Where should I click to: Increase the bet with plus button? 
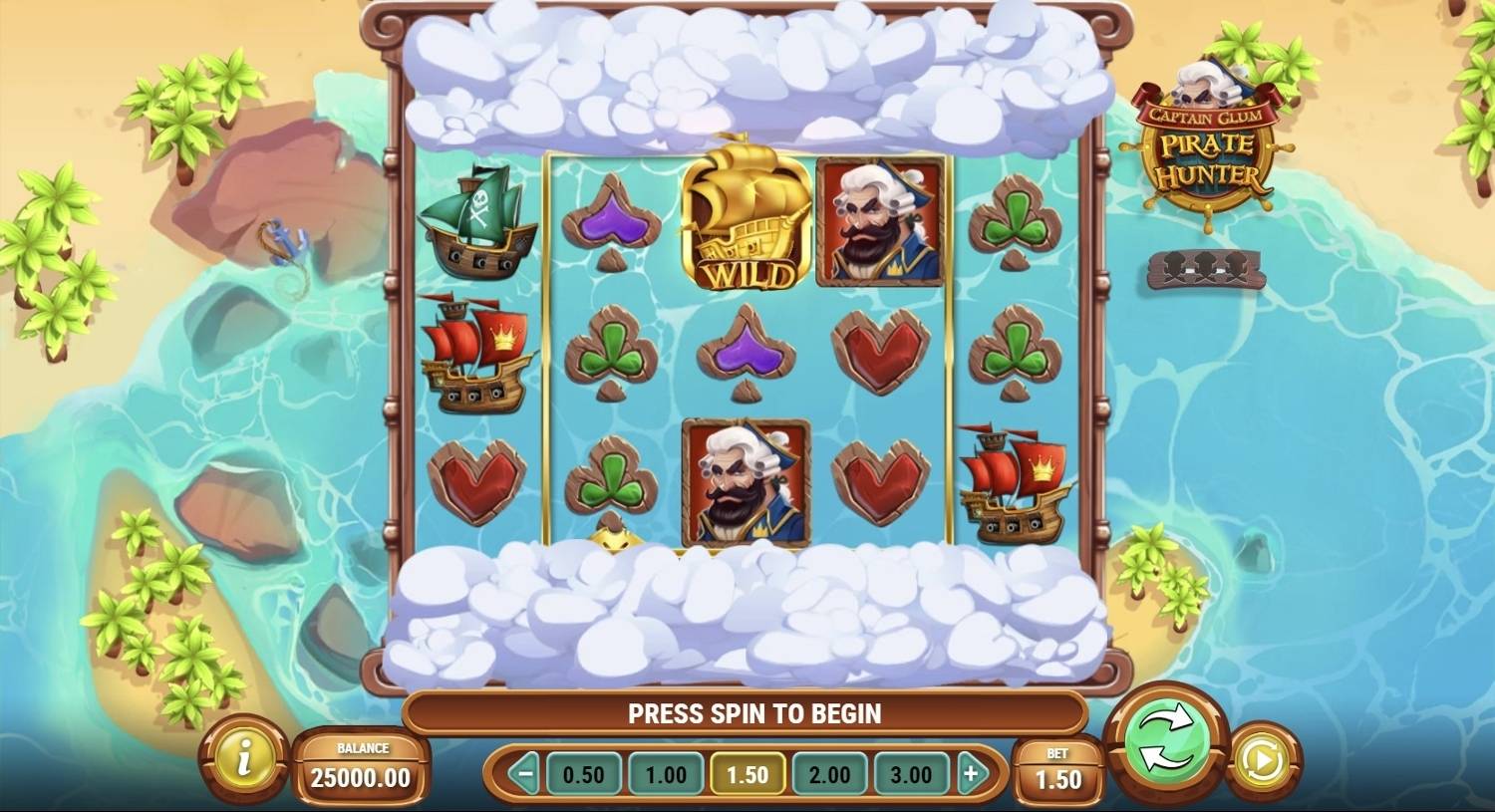(972, 774)
